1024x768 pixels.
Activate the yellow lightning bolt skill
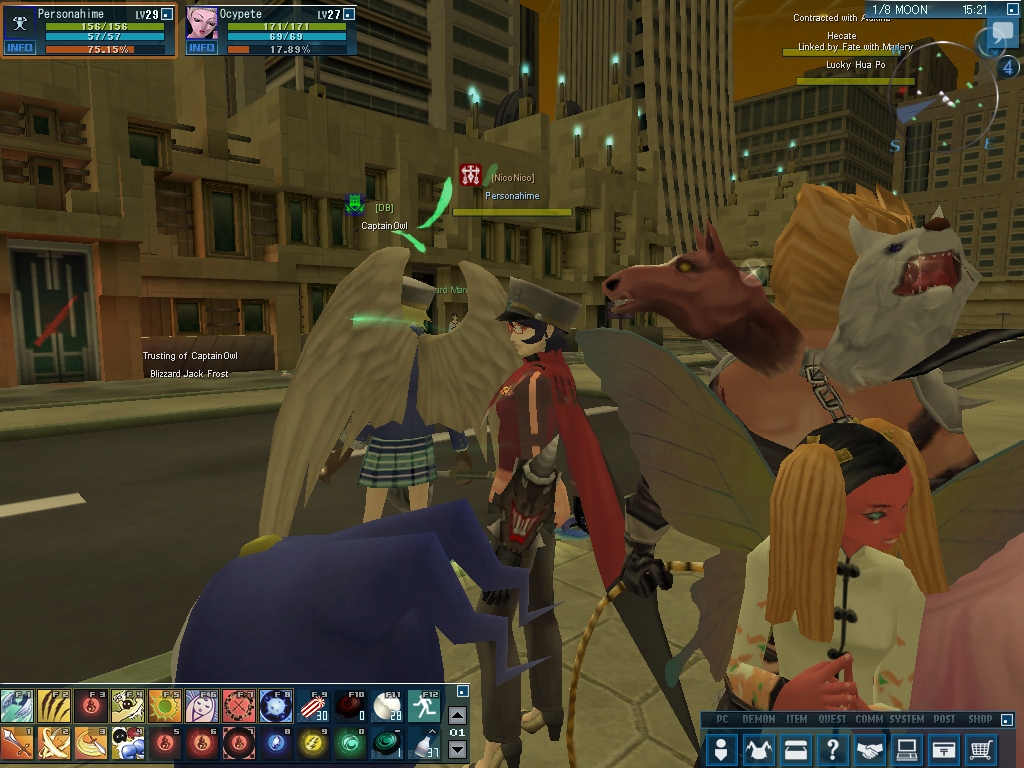(x=312, y=743)
